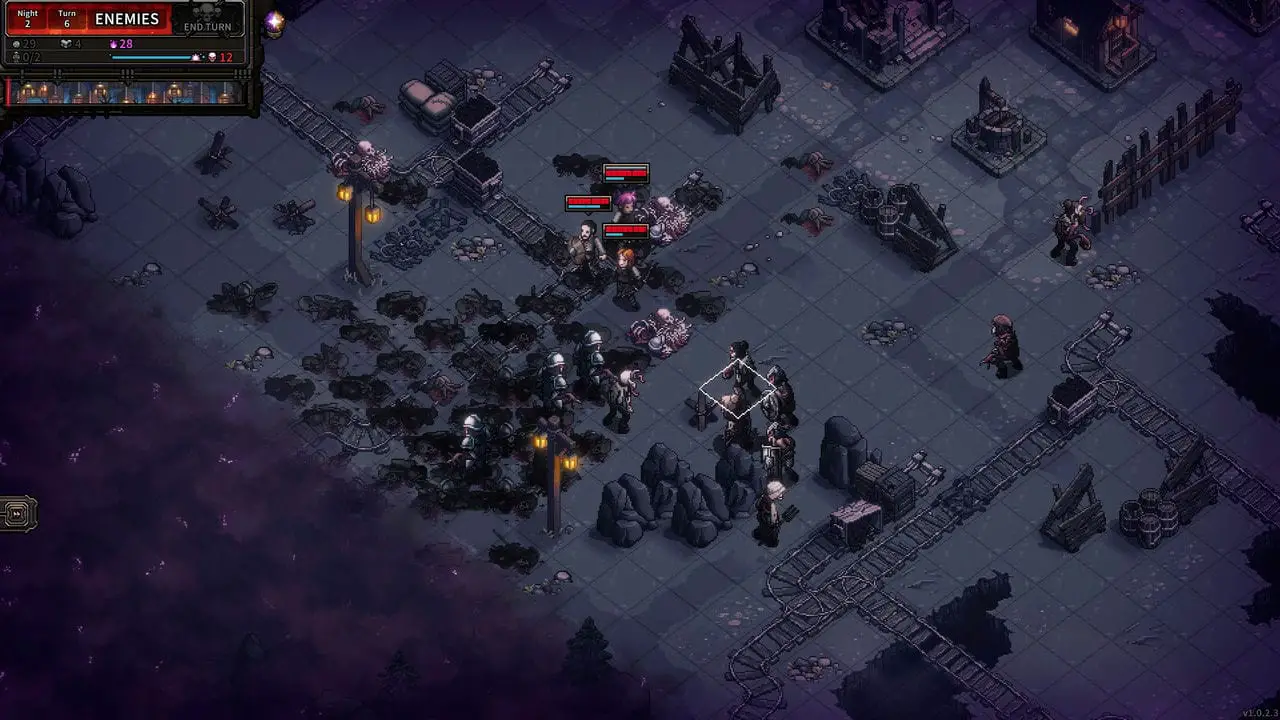The width and height of the screenshot is (1280, 720).
Task: Expand the side panel with the double-arrow button
Action: (18, 514)
